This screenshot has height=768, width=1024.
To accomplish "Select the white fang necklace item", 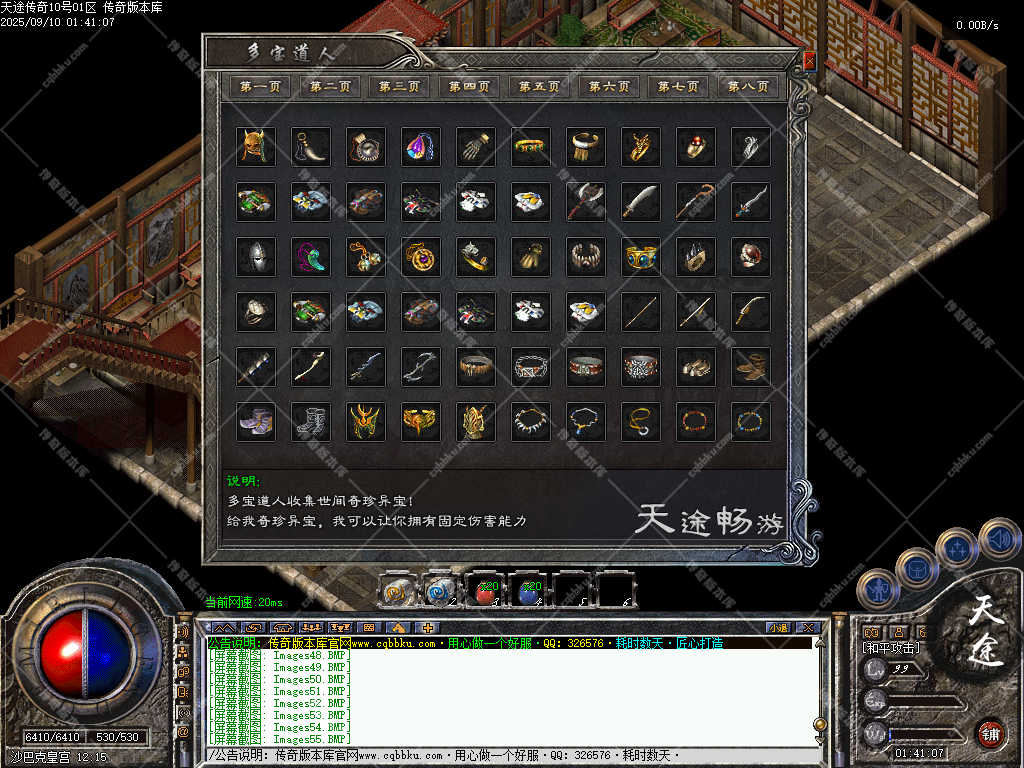I will tap(531, 422).
